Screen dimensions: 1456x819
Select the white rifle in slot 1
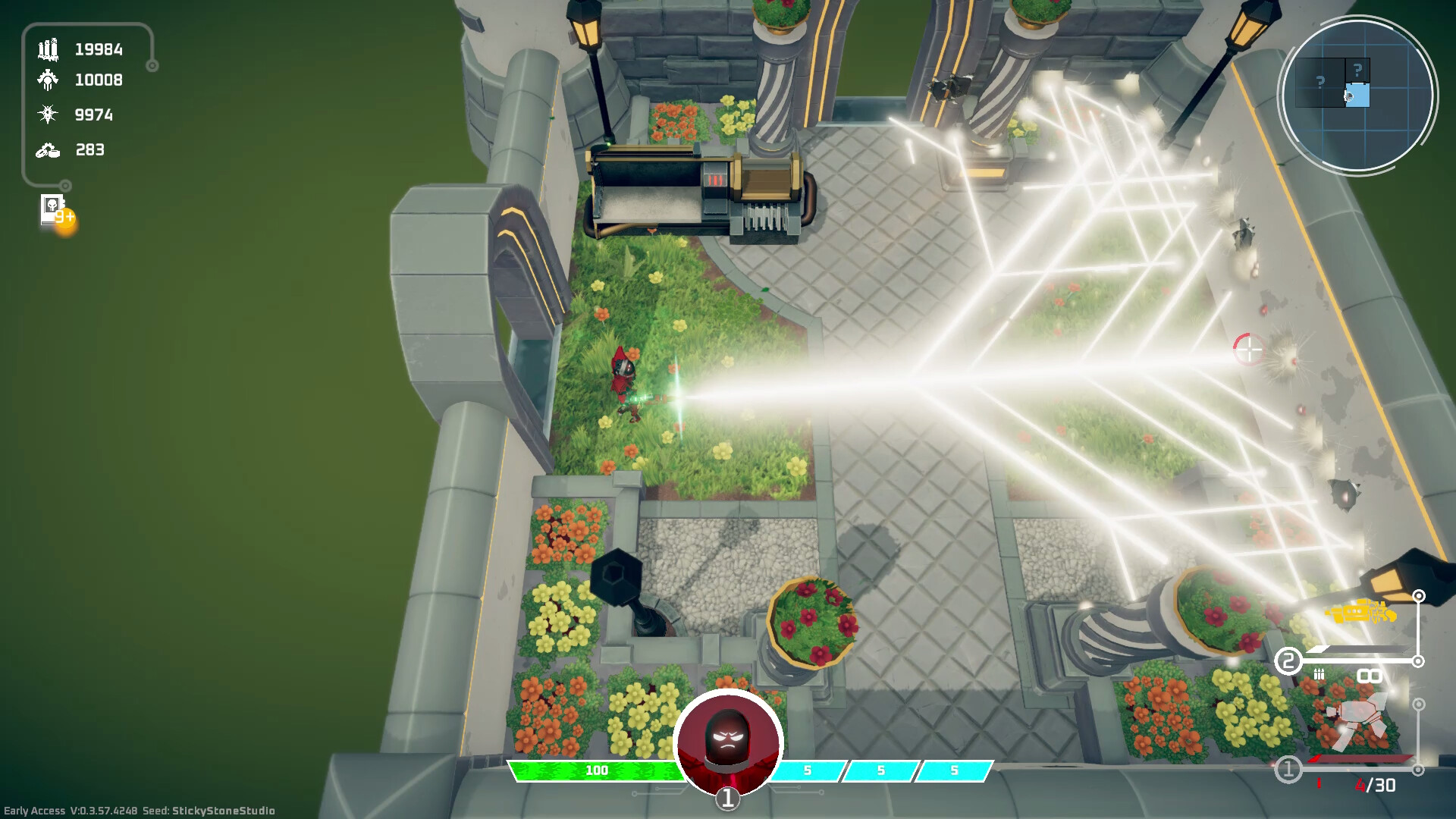click(x=1360, y=718)
